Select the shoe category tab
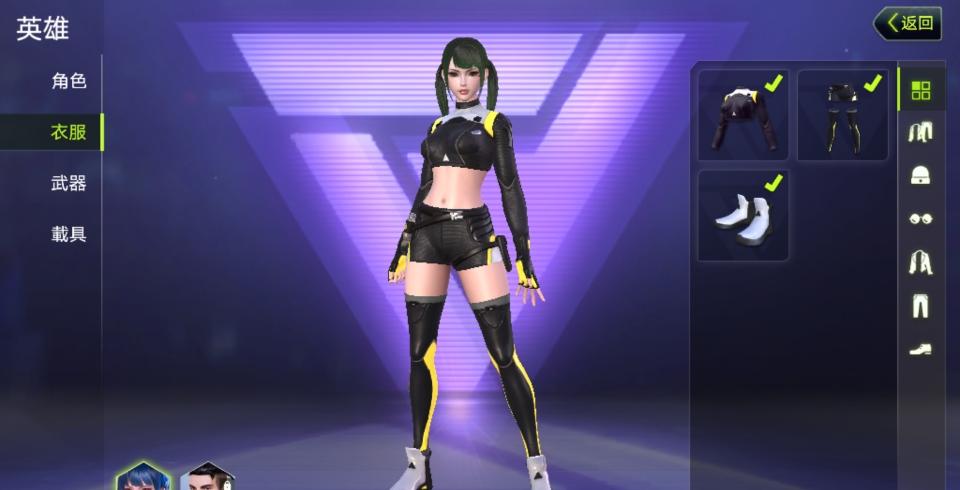Image resolution: width=960 pixels, height=490 pixels. pyautogui.click(x=920, y=349)
